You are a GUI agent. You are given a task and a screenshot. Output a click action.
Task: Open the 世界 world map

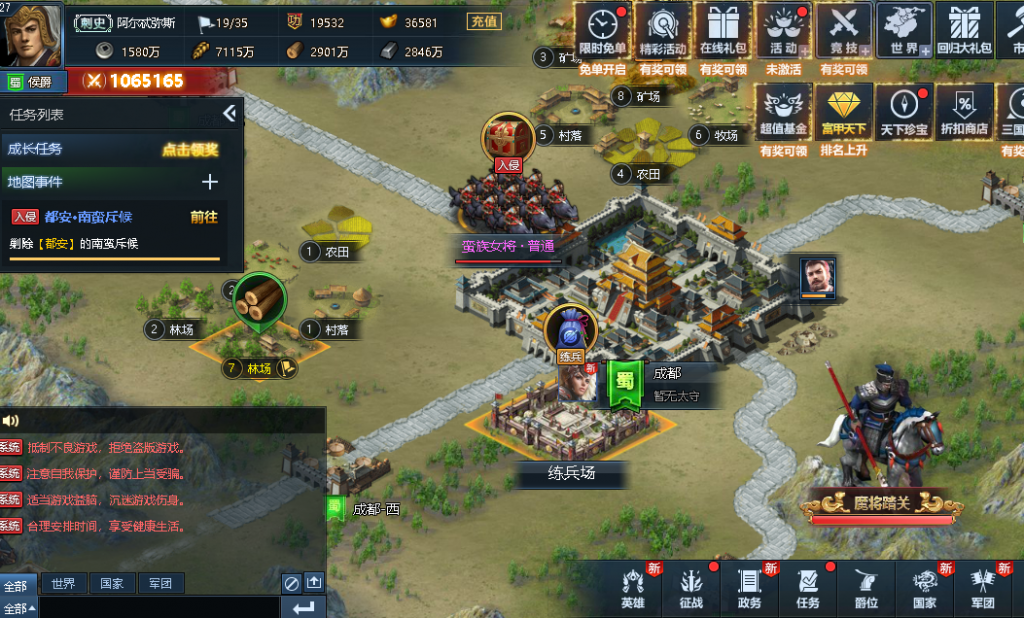point(902,32)
